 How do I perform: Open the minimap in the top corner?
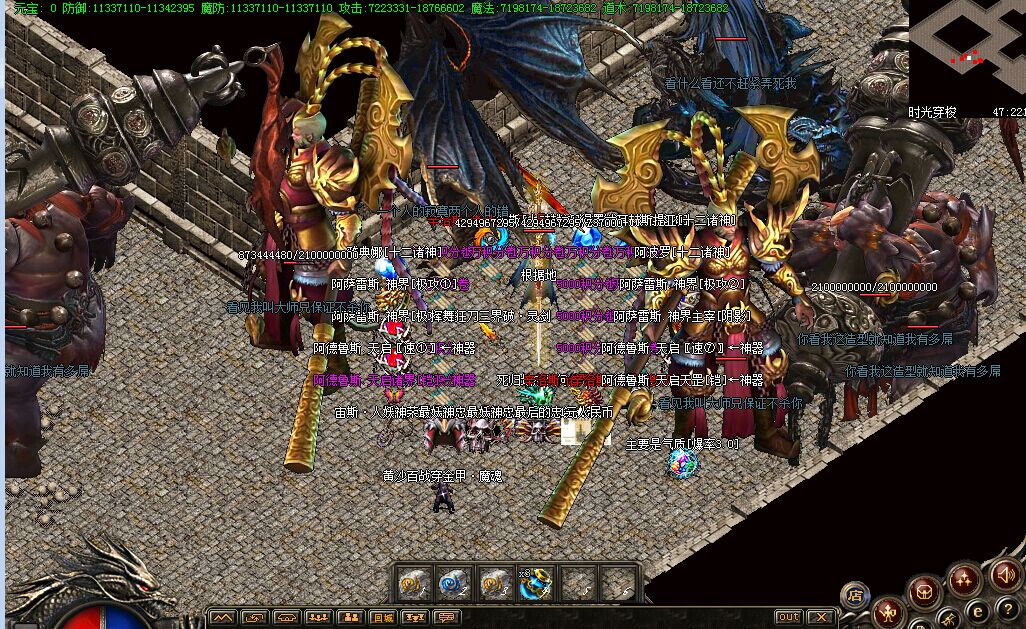965,50
